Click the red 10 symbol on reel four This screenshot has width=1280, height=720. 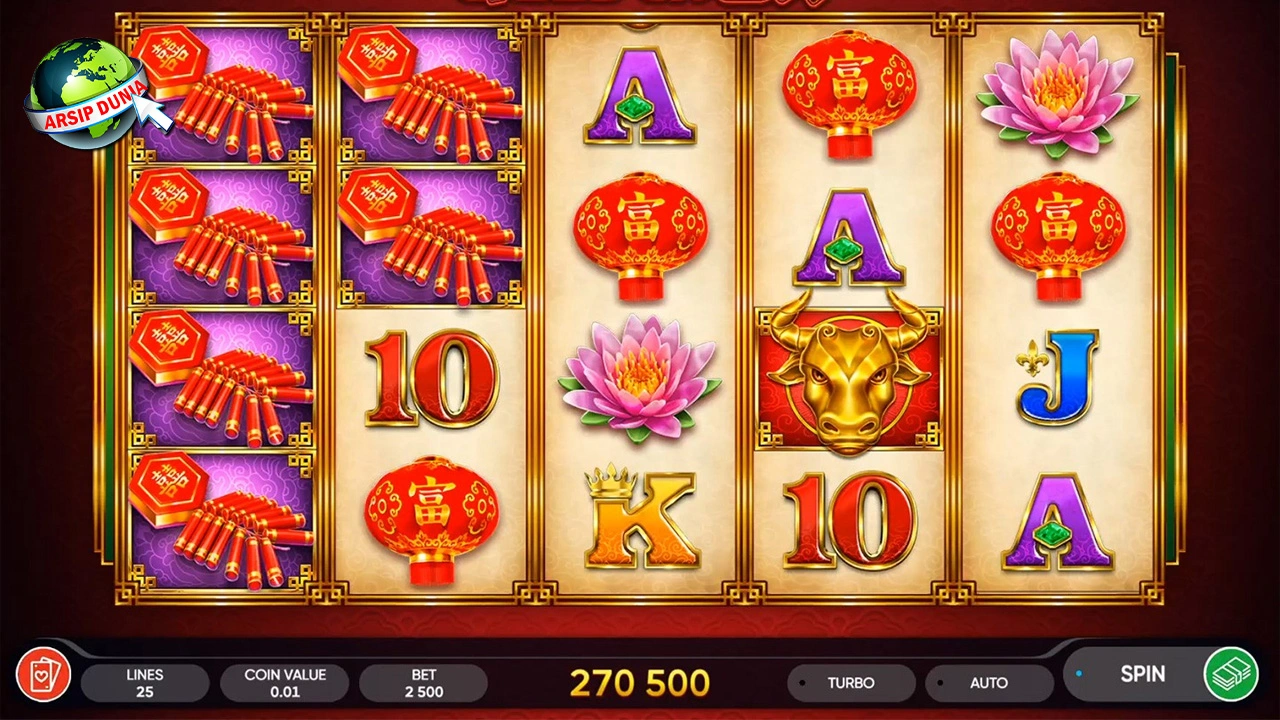coord(848,520)
